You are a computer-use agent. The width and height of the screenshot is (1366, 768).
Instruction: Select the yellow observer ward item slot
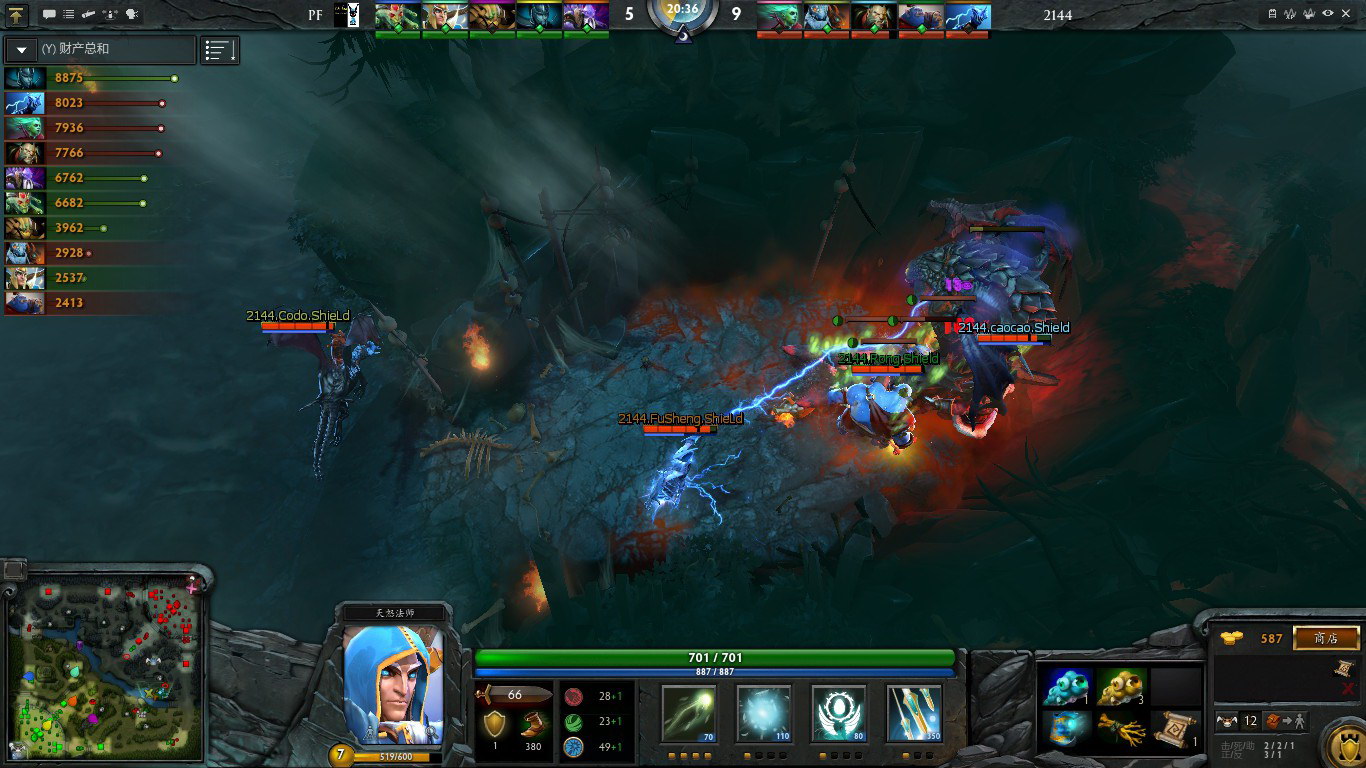(1121, 687)
